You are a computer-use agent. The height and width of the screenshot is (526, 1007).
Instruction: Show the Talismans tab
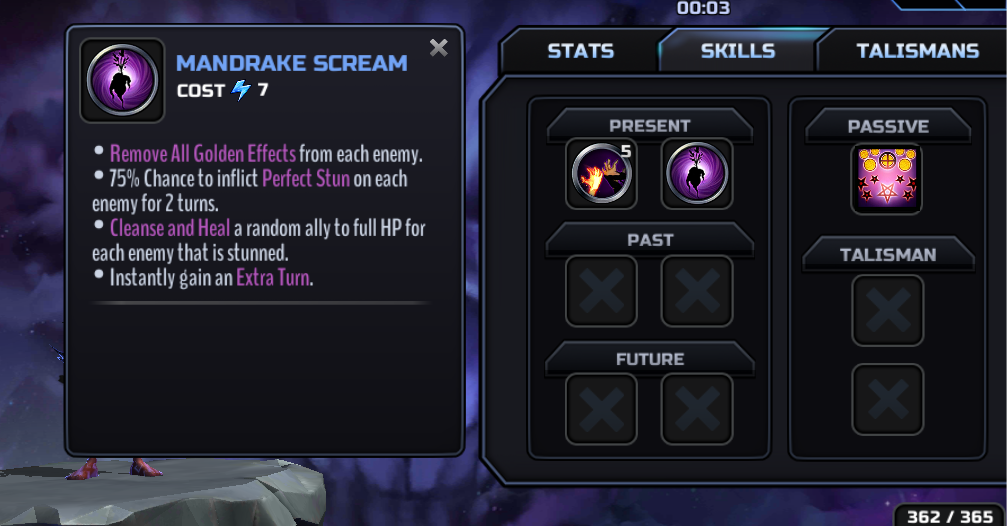click(x=917, y=51)
